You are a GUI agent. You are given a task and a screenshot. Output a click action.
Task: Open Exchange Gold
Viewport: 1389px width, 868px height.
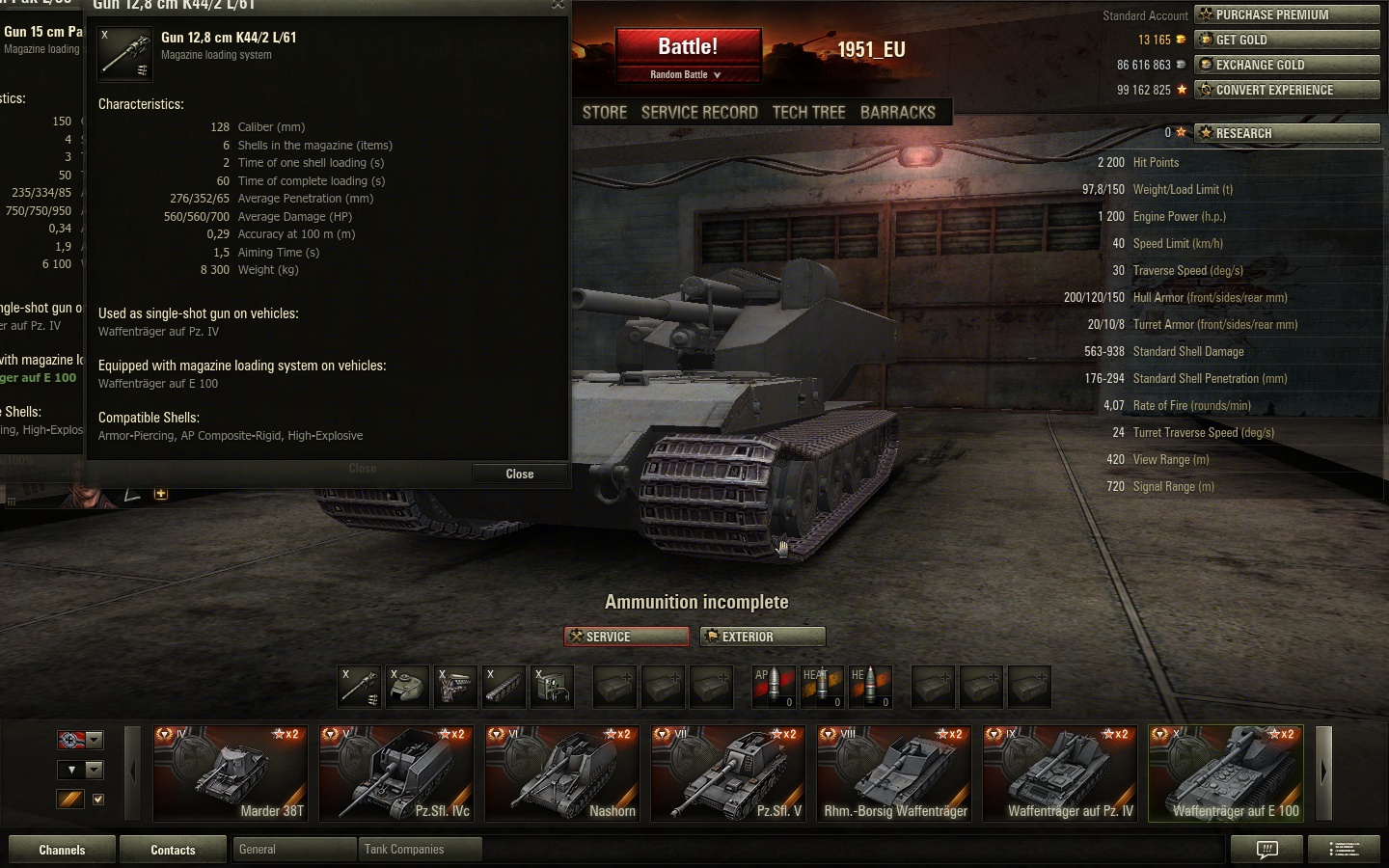(x=1287, y=65)
